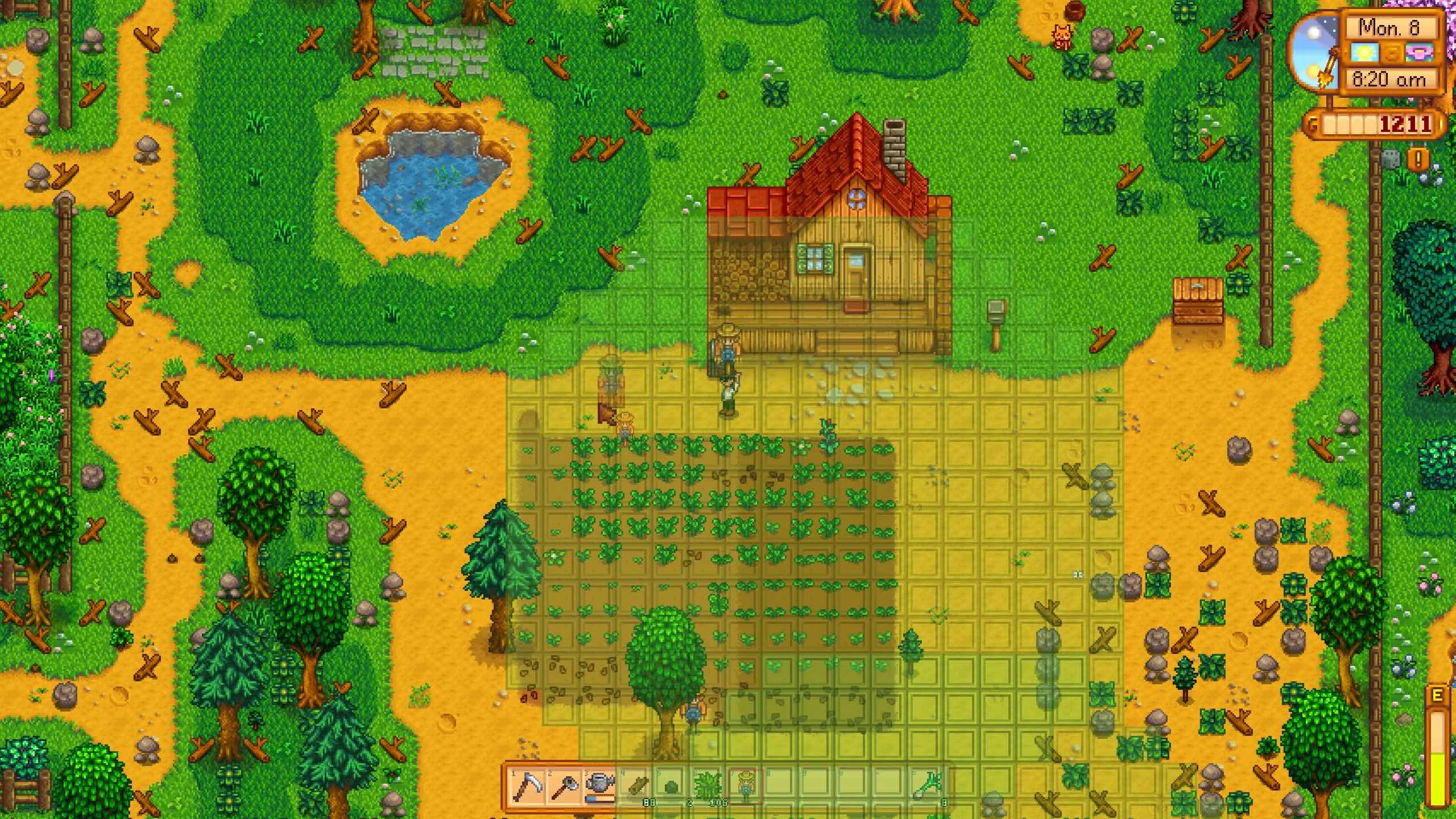1456x819 pixels.
Task: Select the mixed seeds in hotbar slot 6
Action: click(x=710, y=786)
